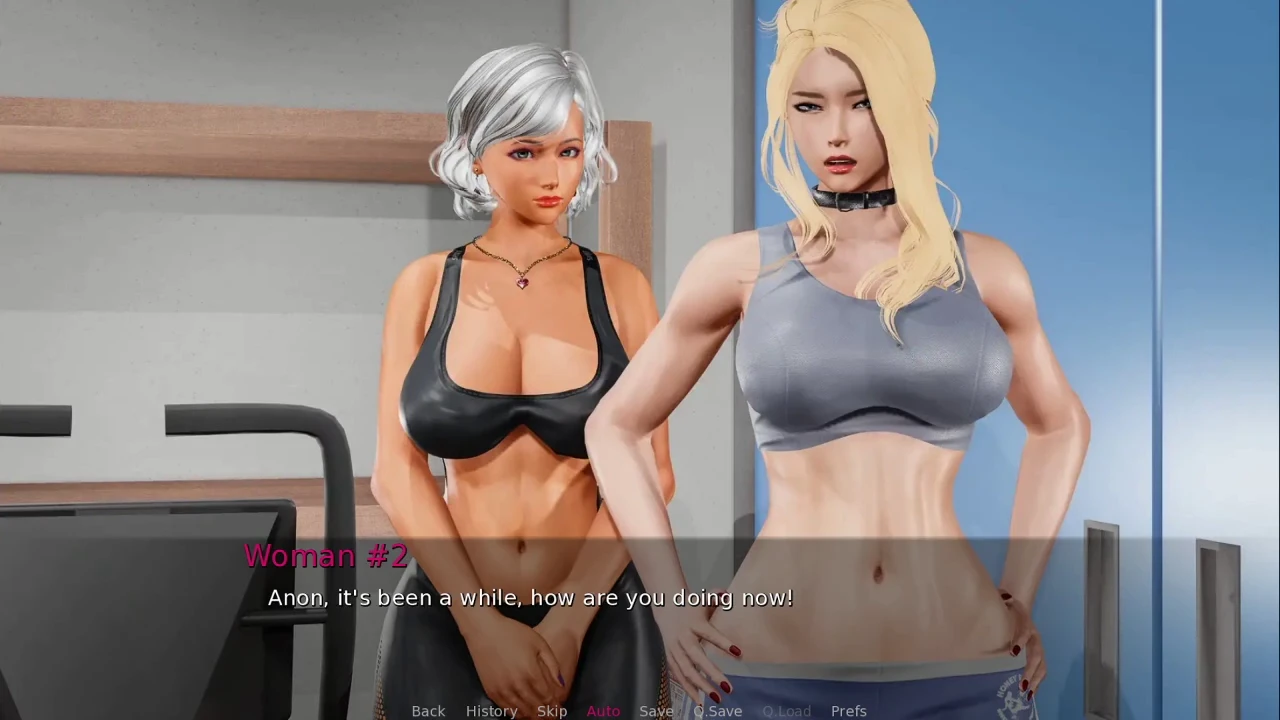The height and width of the screenshot is (720, 1280).
Task: Quick save with Q.Save
Action: click(718, 711)
